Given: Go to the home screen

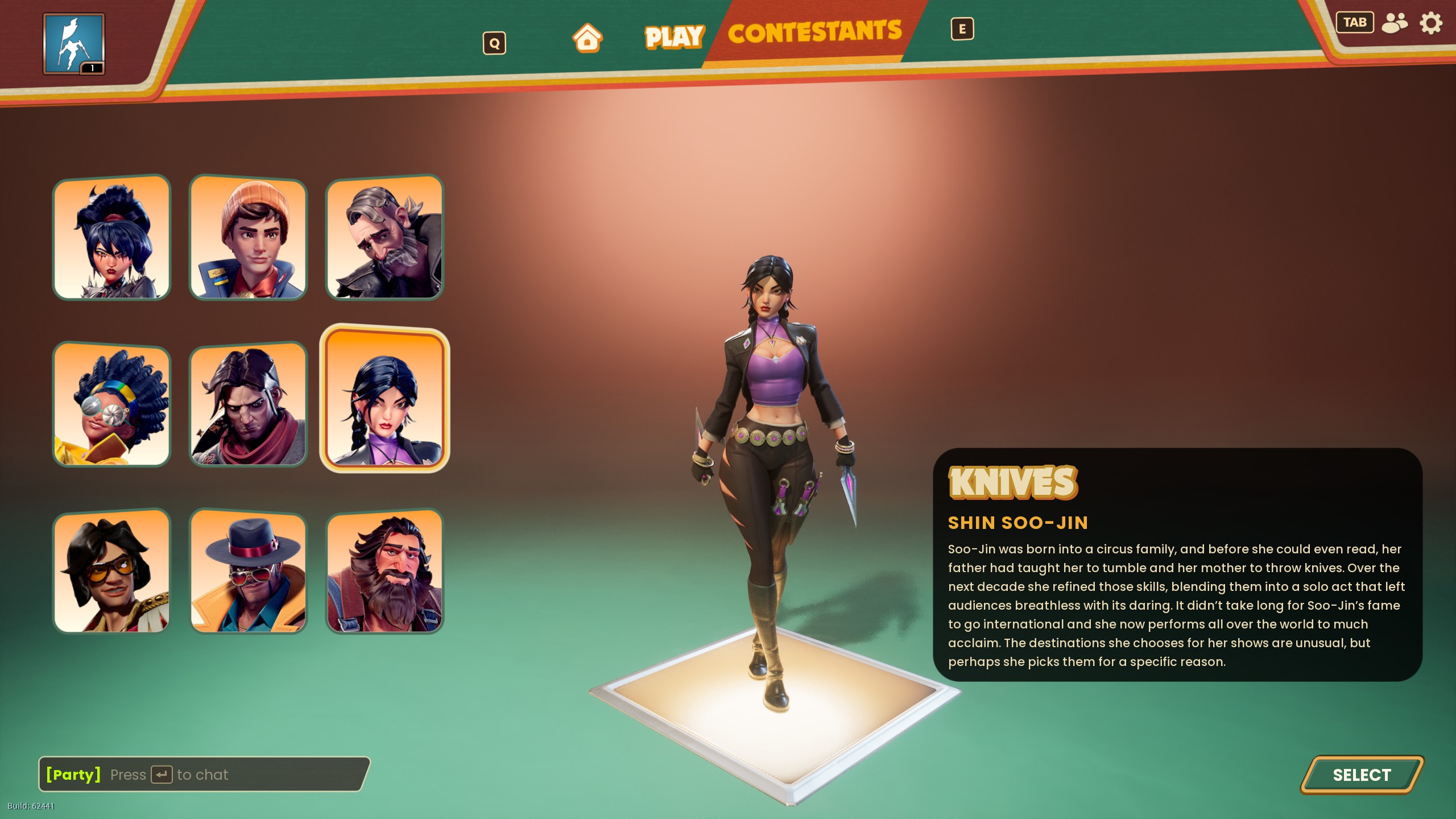Looking at the screenshot, I should 587,38.
